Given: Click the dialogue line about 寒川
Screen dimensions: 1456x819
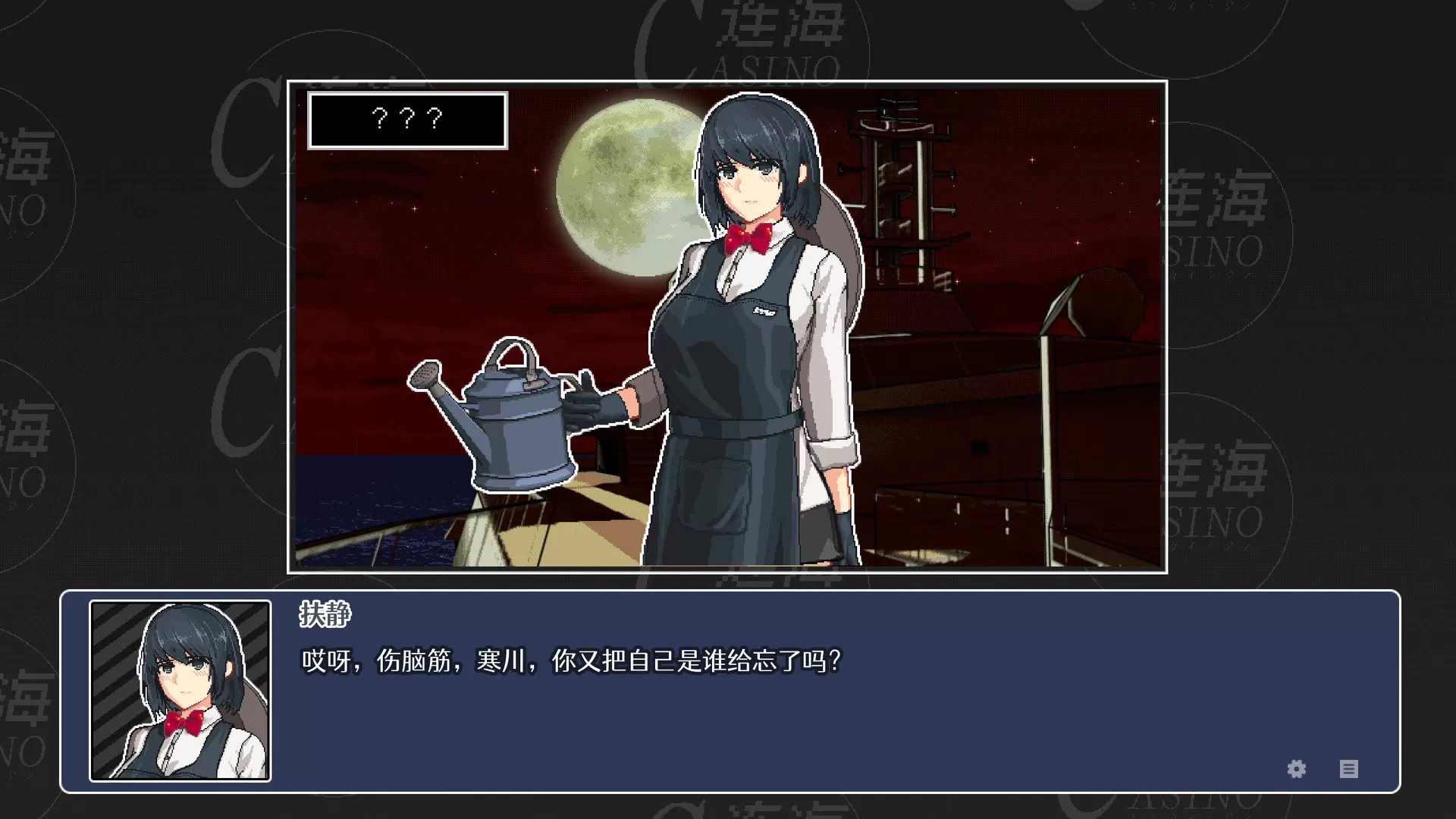Looking at the screenshot, I should point(569,660).
